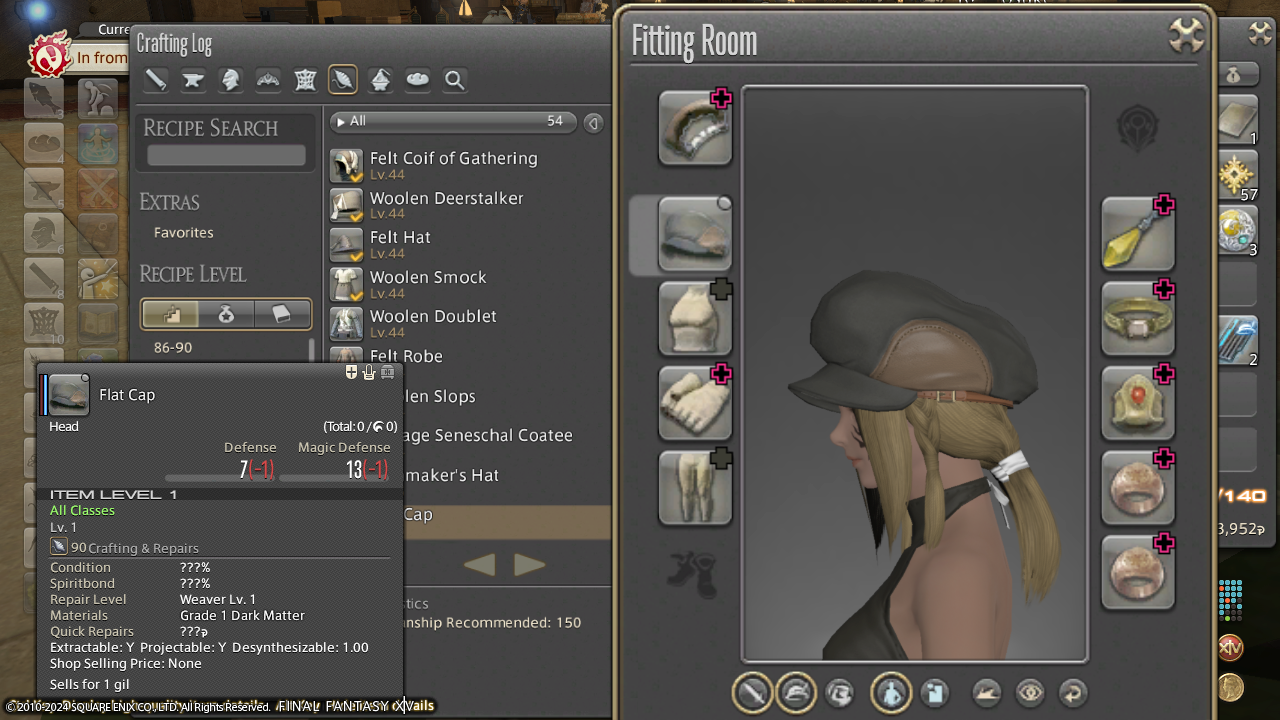This screenshot has width=1280, height=720.
Task: Reset the fitting room with arrow button
Action: click(x=1072, y=692)
